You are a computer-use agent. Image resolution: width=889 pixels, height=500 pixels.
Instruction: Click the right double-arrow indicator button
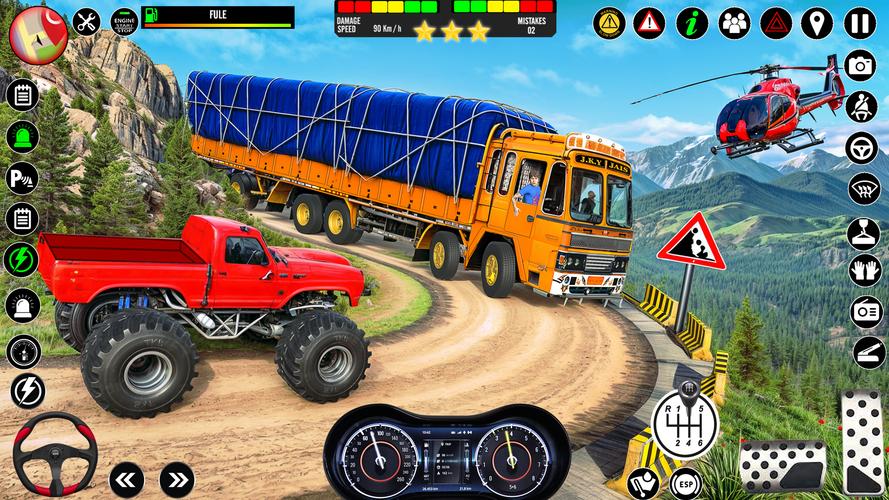tap(176, 478)
